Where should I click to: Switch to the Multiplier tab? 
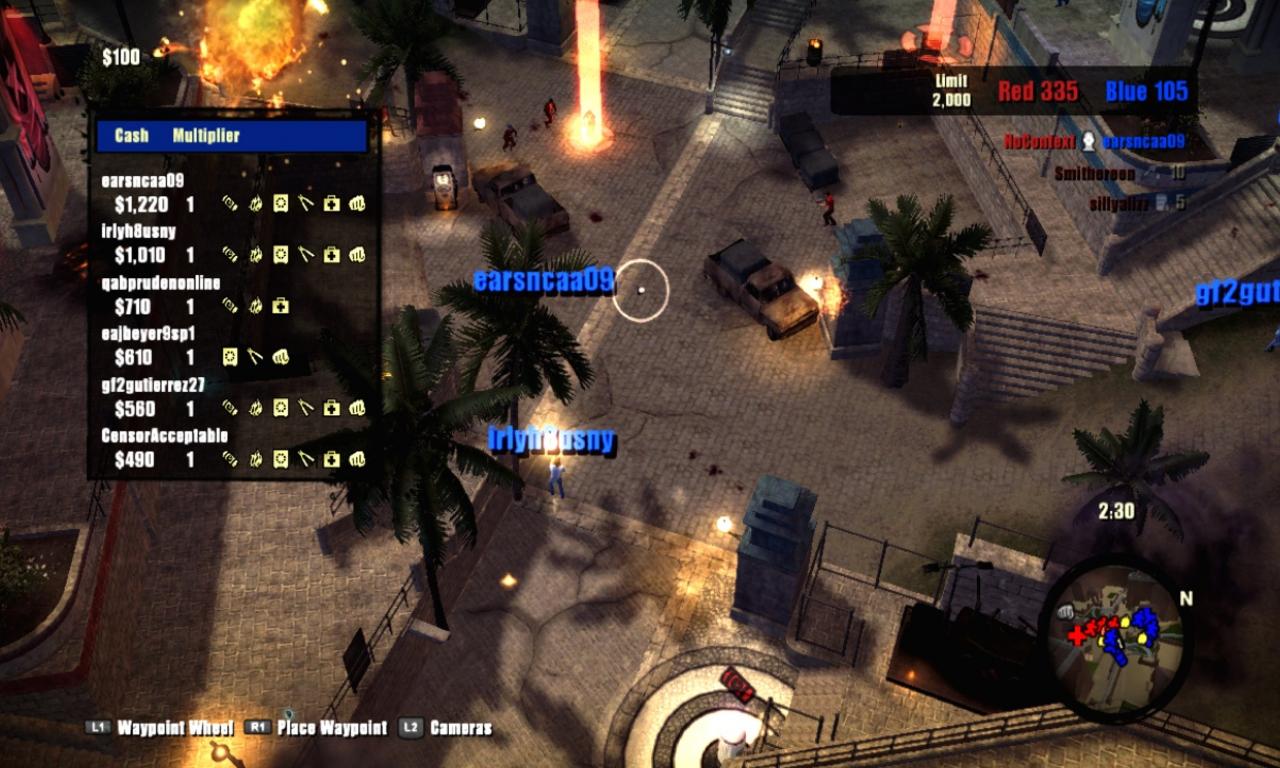pos(207,136)
